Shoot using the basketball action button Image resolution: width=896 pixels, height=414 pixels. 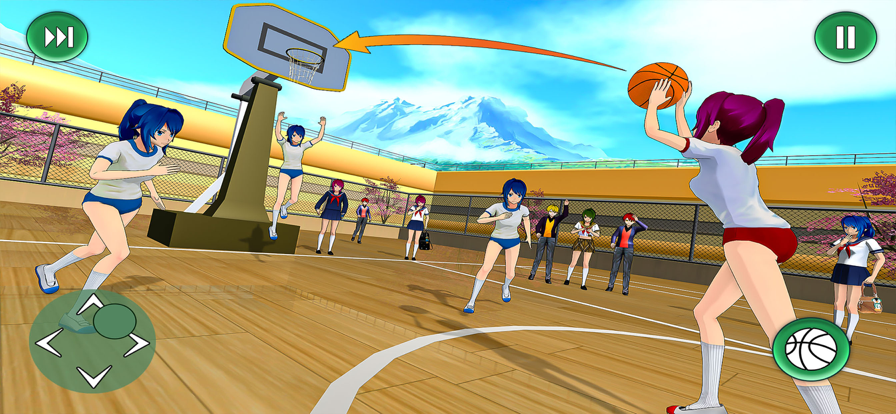(810, 348)
